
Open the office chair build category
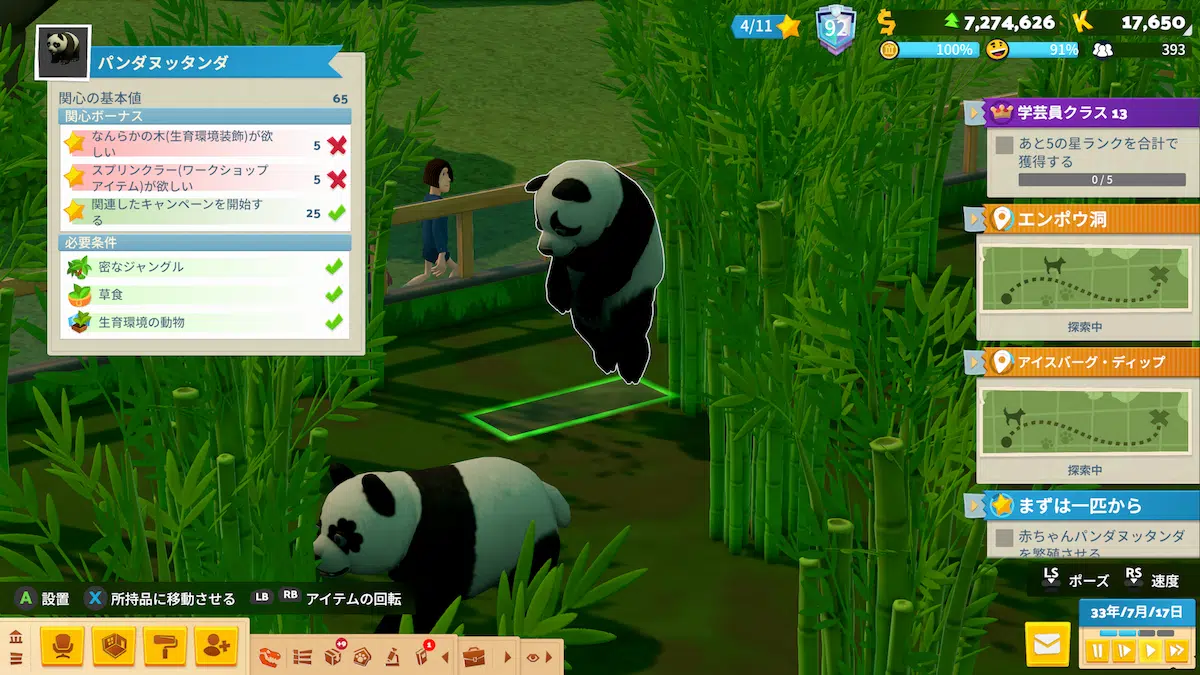coord(62,647)
